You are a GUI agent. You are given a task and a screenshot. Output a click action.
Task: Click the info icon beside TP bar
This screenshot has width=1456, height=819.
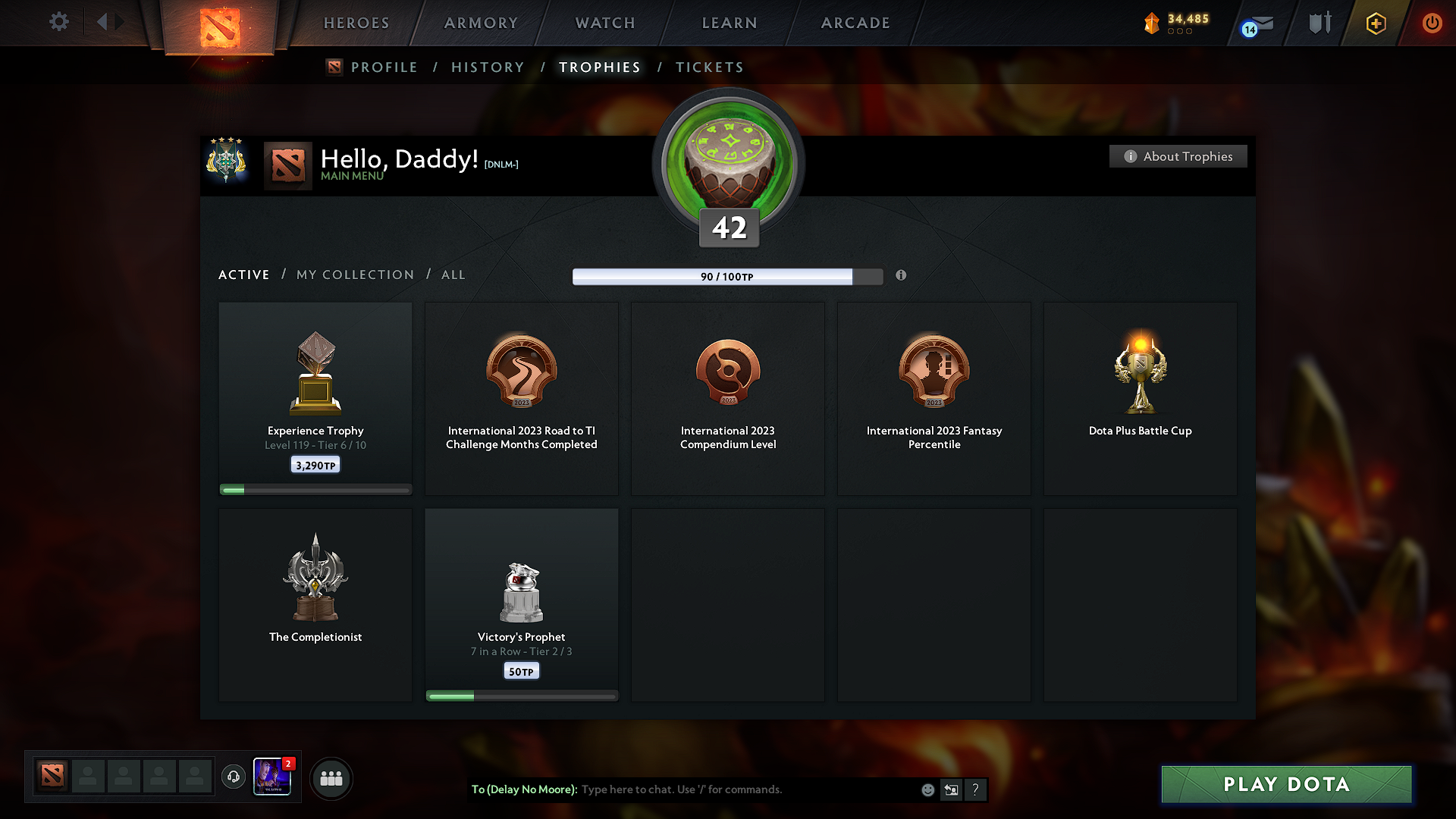pos(902,276)
